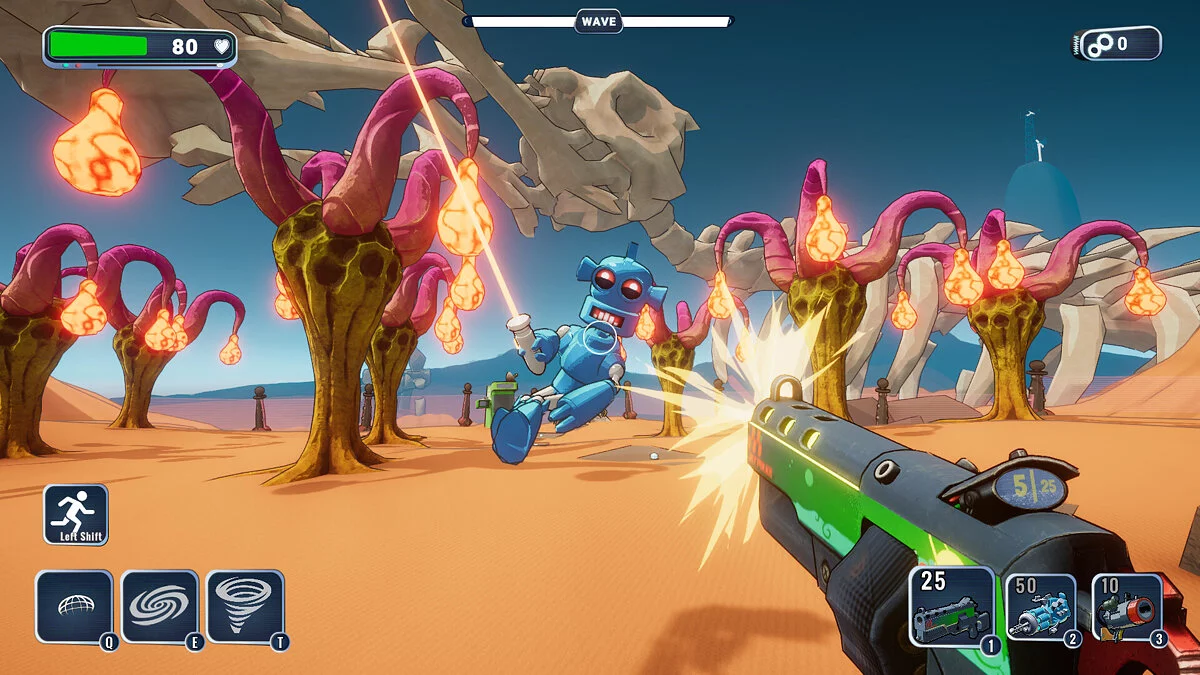This screenshot has height=675, width=1200.
Task: Equip the red rocket launcher slot
Action: (x=1126, y=608)
